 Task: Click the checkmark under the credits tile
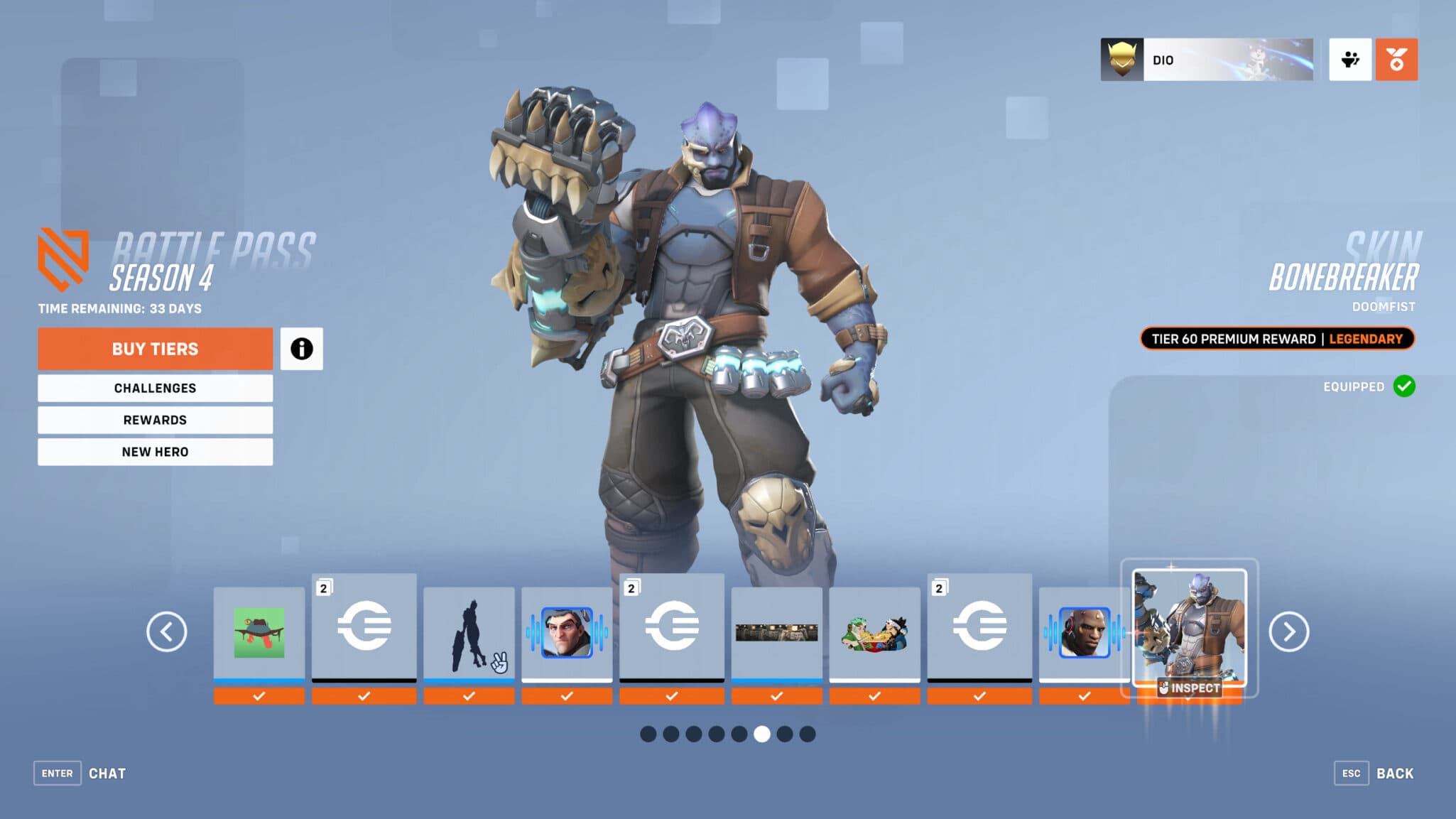364,696
